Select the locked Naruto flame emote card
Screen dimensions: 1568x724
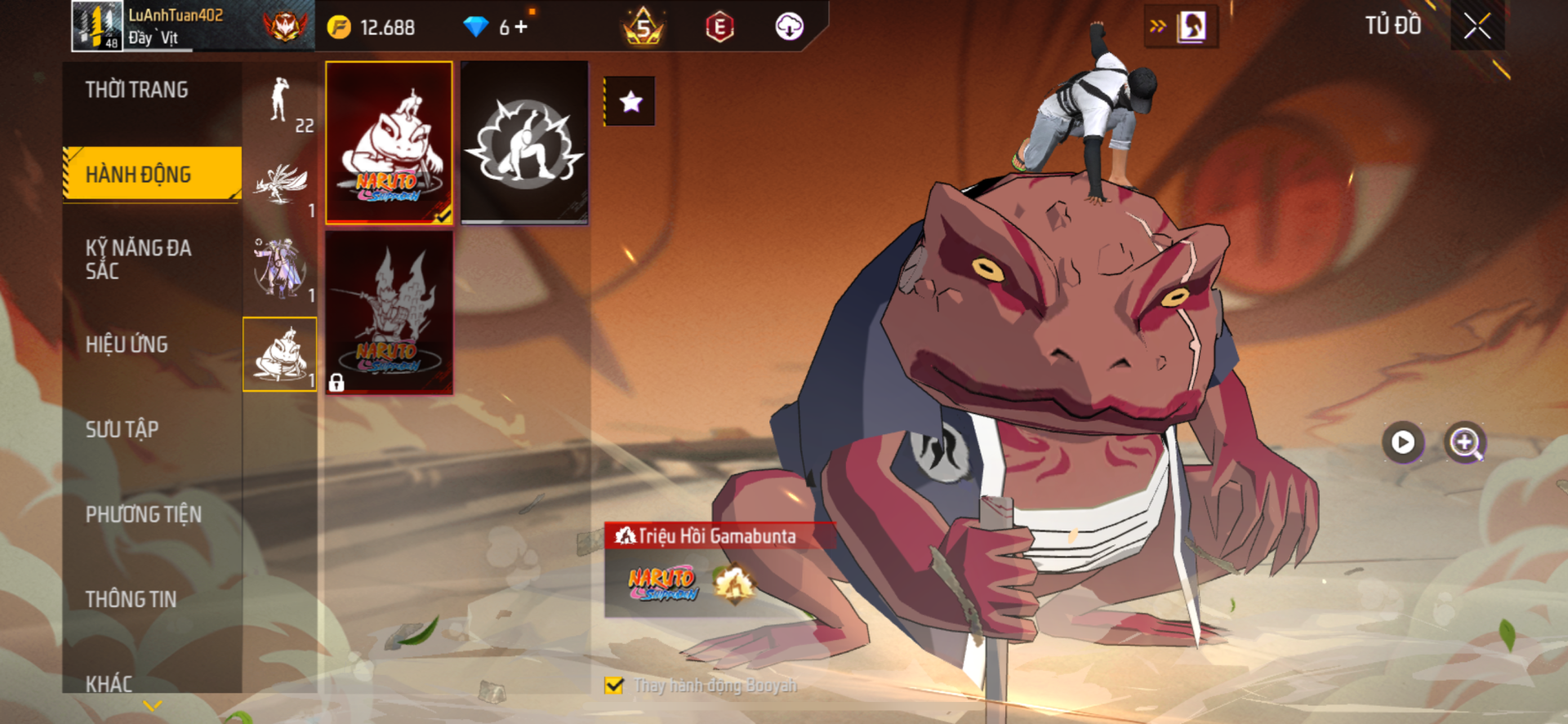(390, 312)
